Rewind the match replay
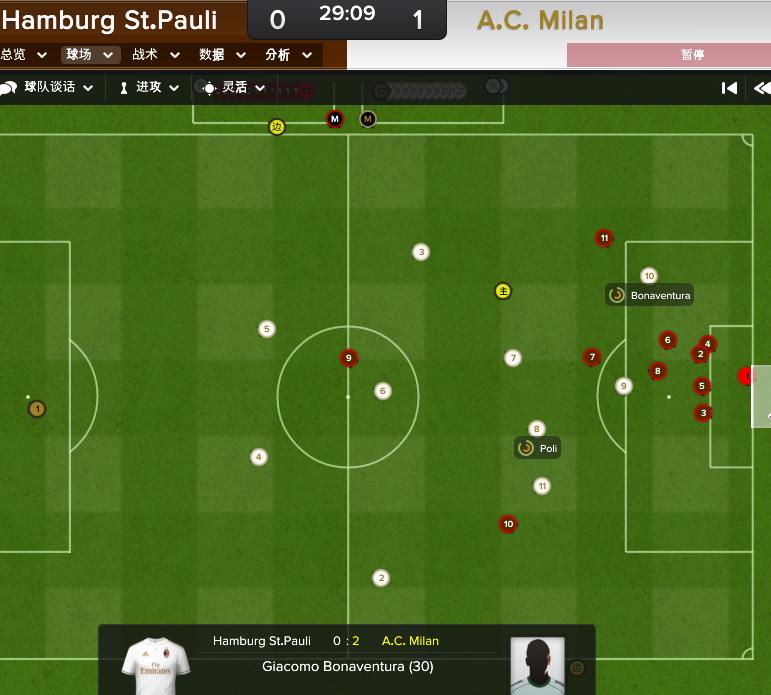This screenshot has width=771, height=695. point(760,88)
